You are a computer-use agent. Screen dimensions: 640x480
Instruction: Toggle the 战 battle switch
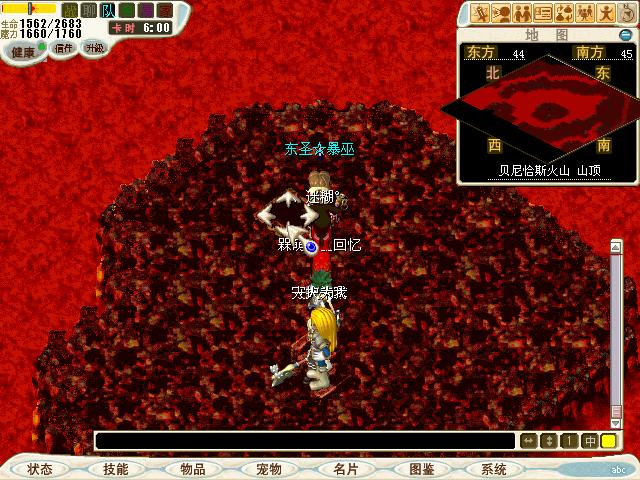coord(70,10)
